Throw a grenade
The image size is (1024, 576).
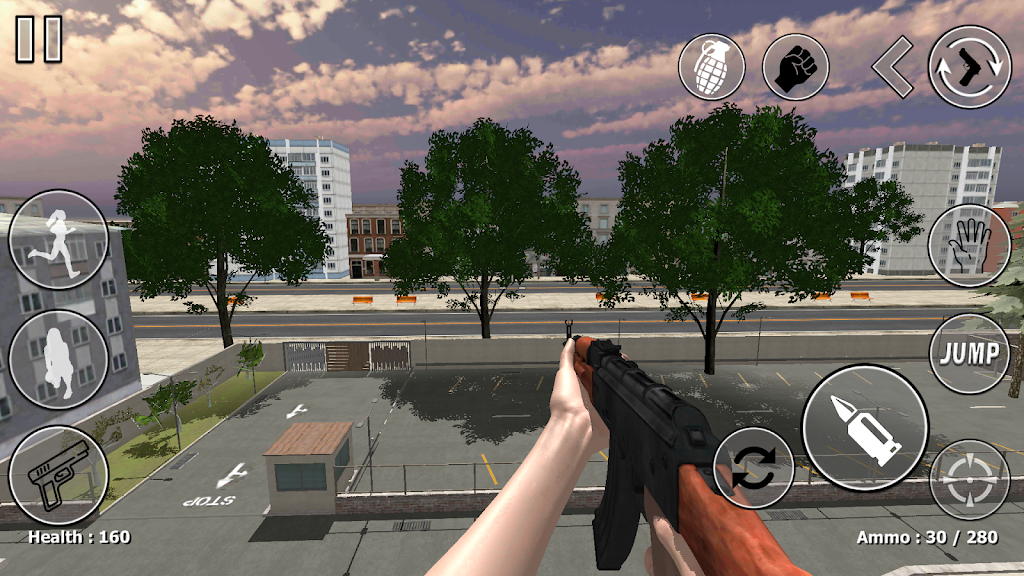(711, 67)
